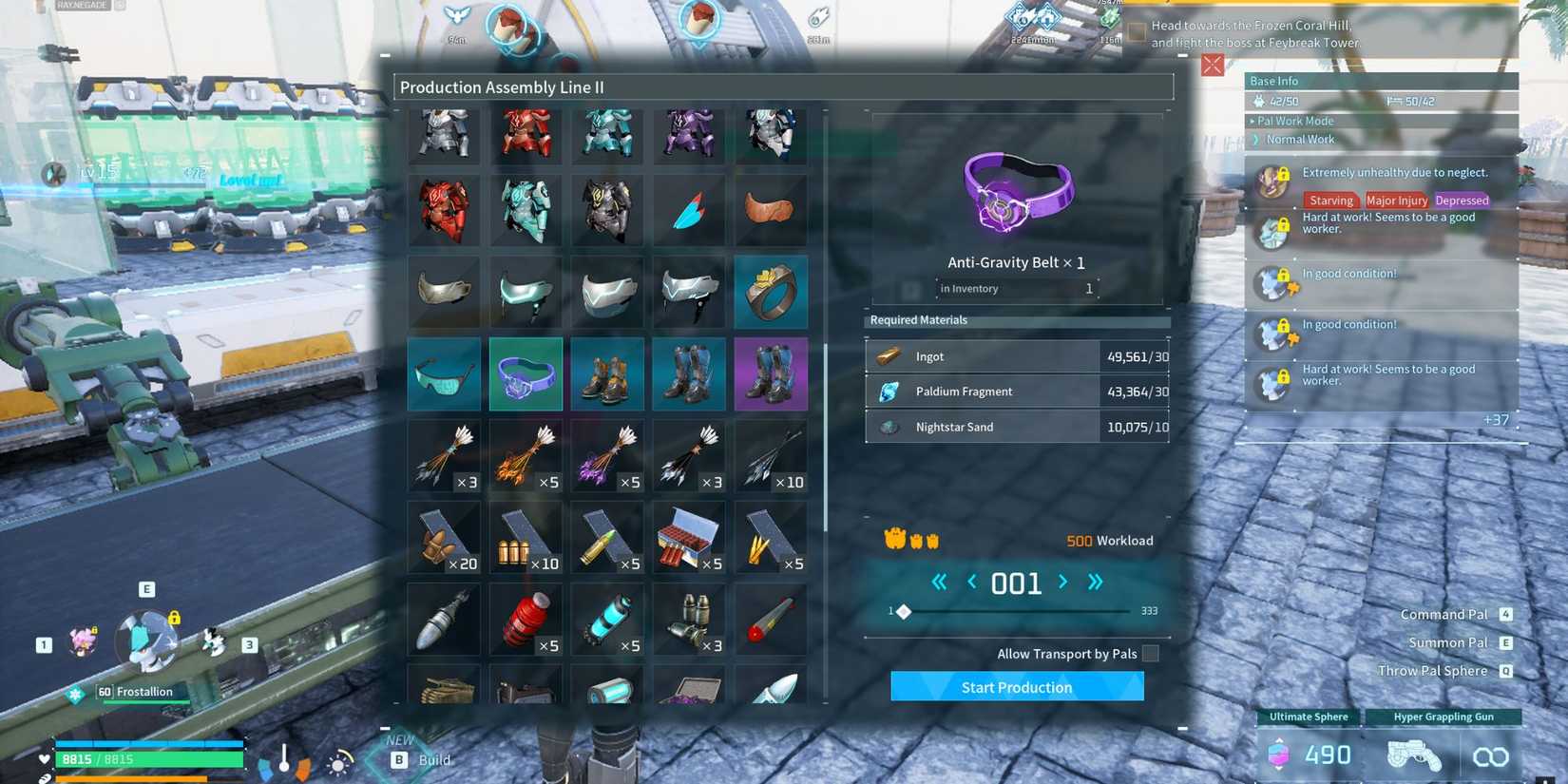Select the purple combat armor recipe tile
Screen dimensions: 1568x784
(x=689, y=135)
